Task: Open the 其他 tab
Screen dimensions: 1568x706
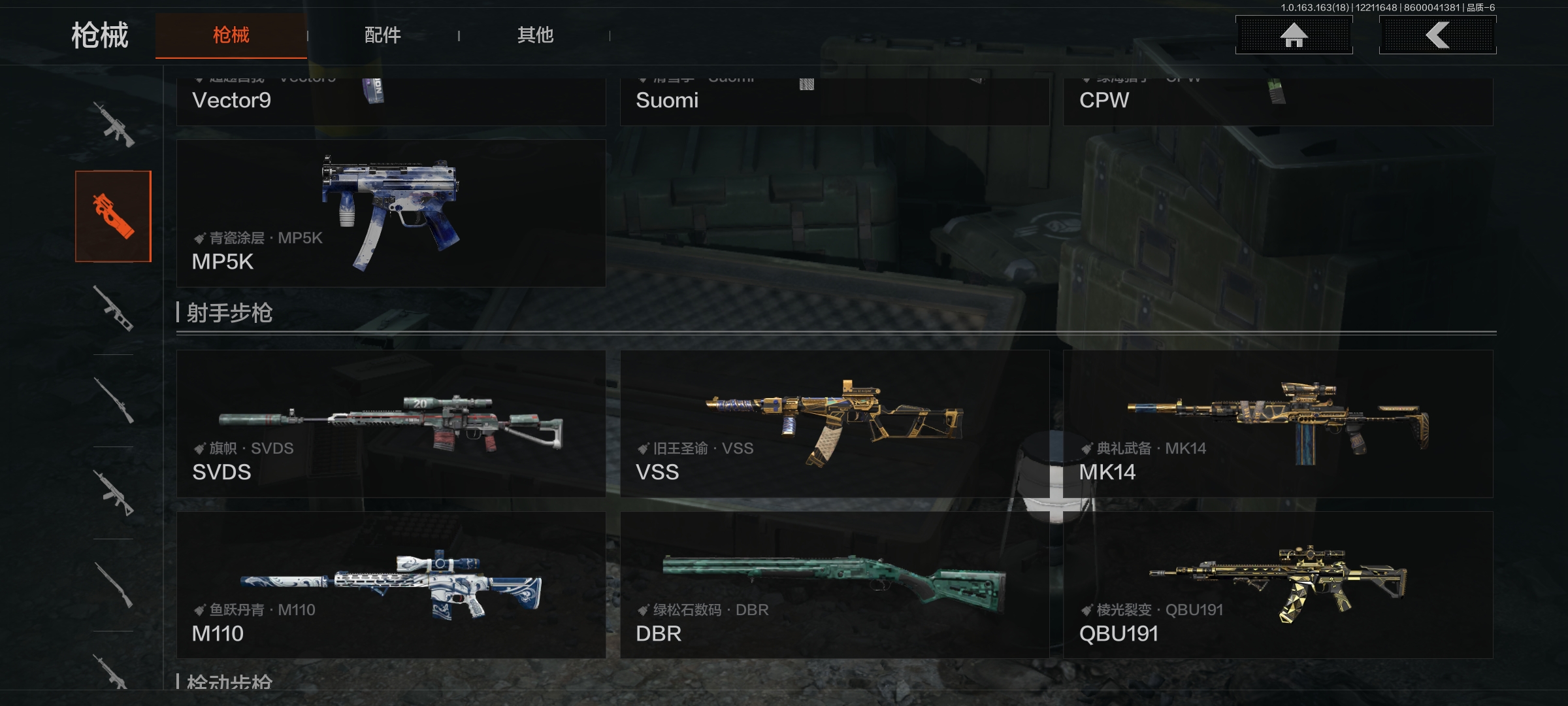Action: coord(535,35)
